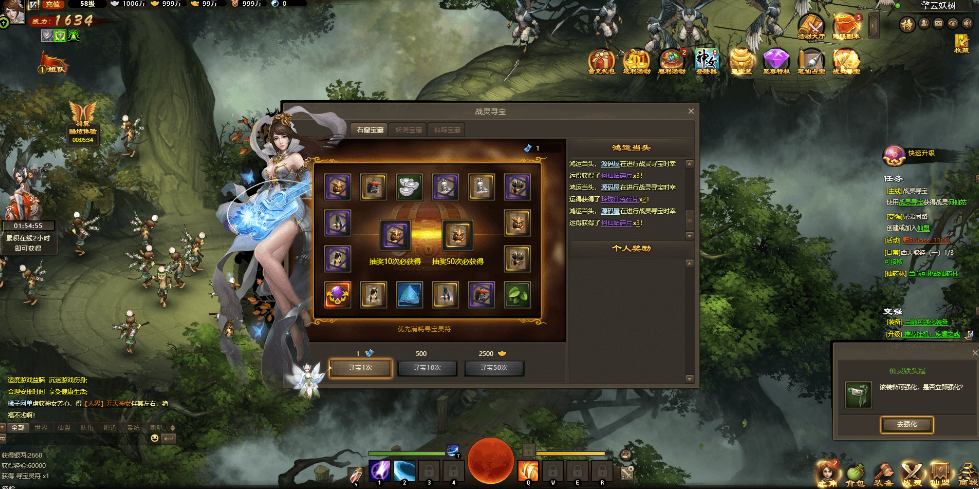Close the smelting prompt popup
Screen dimensions: 979x489
point(974,354)
